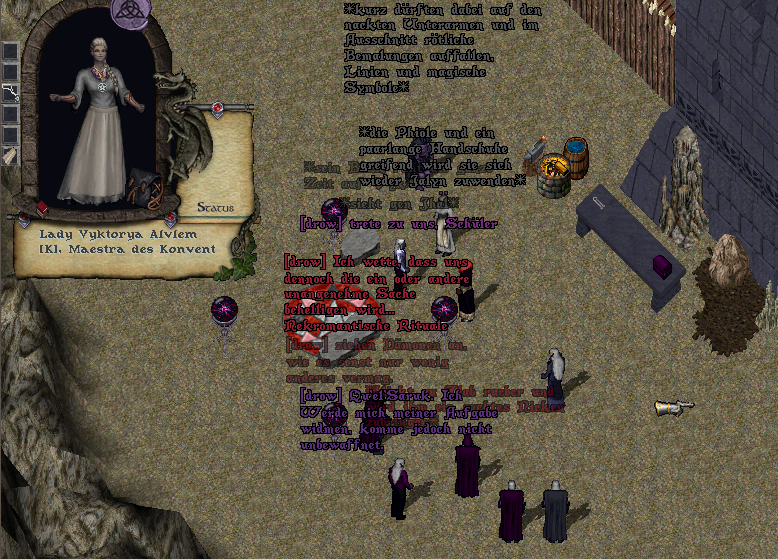Open the Status panel on the parchment
Image resolution: width=778 pixels, height=559 pixels.
tap(215, 208)
